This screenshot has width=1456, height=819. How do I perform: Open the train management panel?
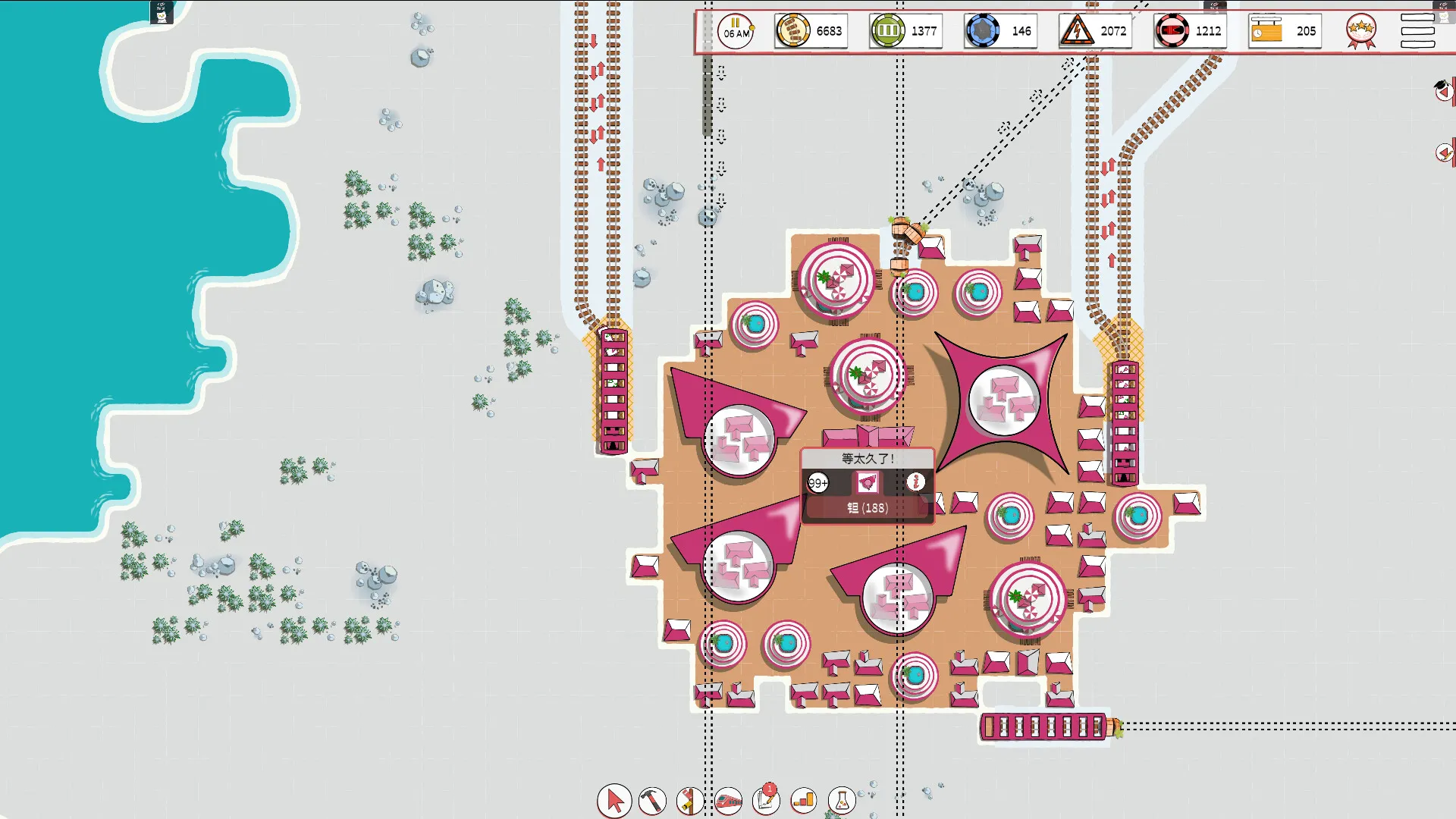coord(728,800)
